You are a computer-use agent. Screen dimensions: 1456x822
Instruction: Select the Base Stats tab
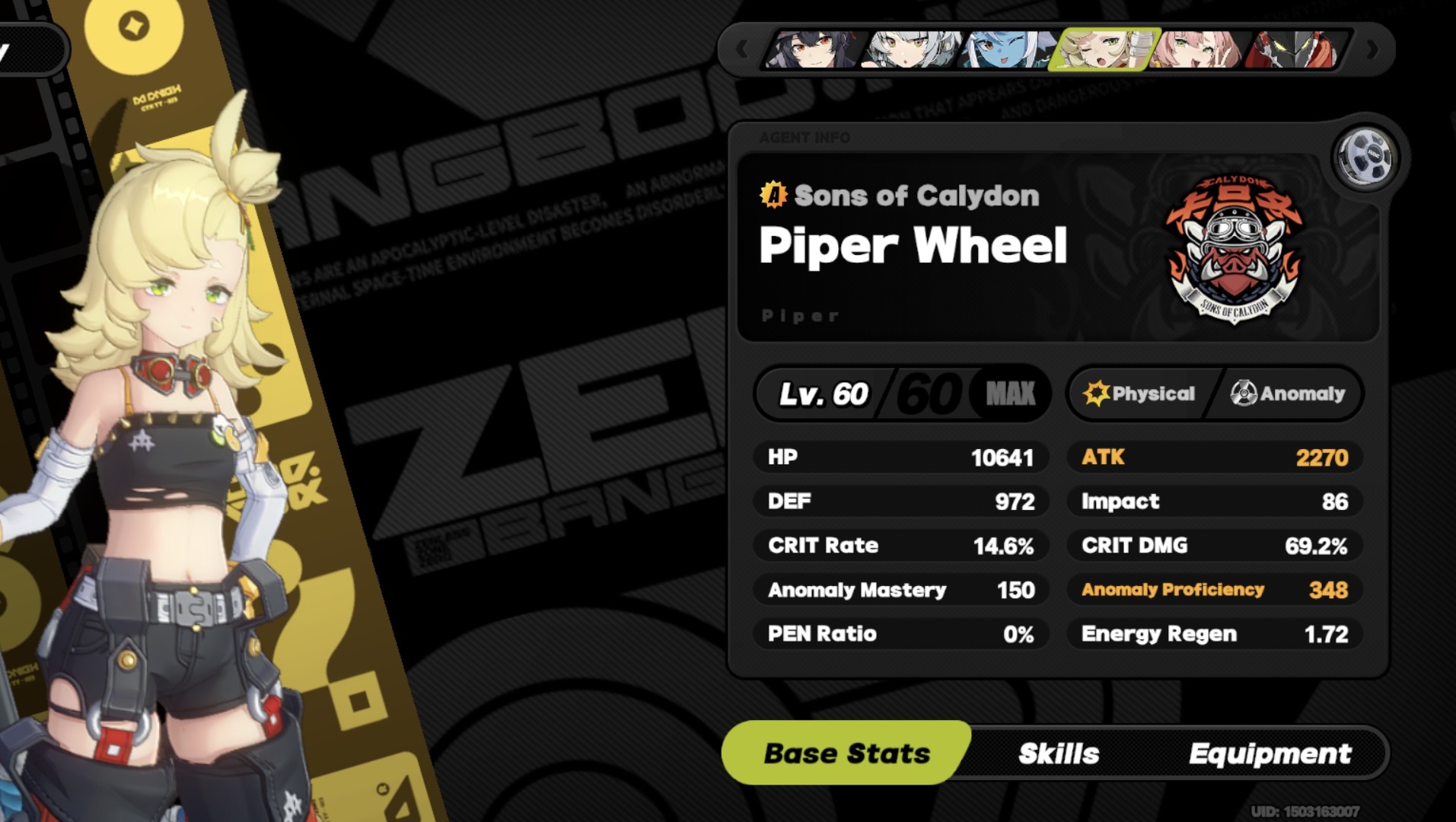pyautogui.click(x=846, y=753)
